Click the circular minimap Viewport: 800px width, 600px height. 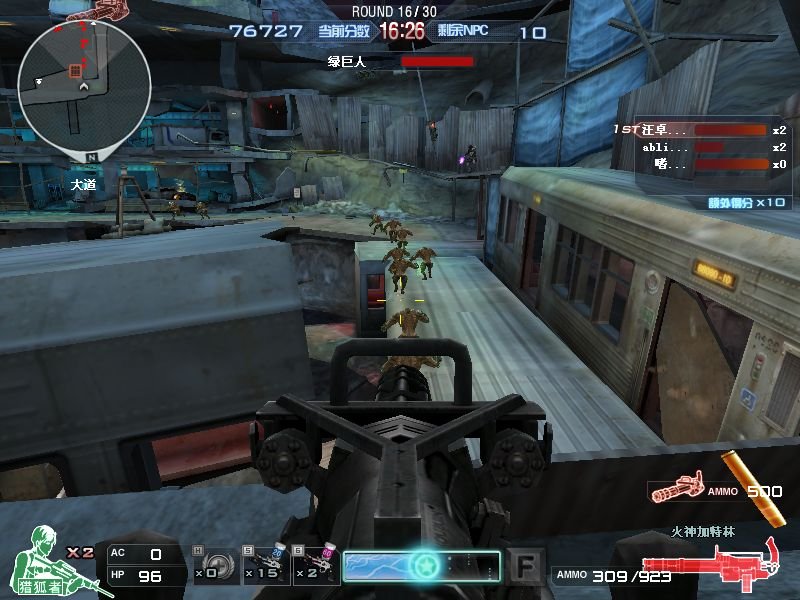[84, 84]
